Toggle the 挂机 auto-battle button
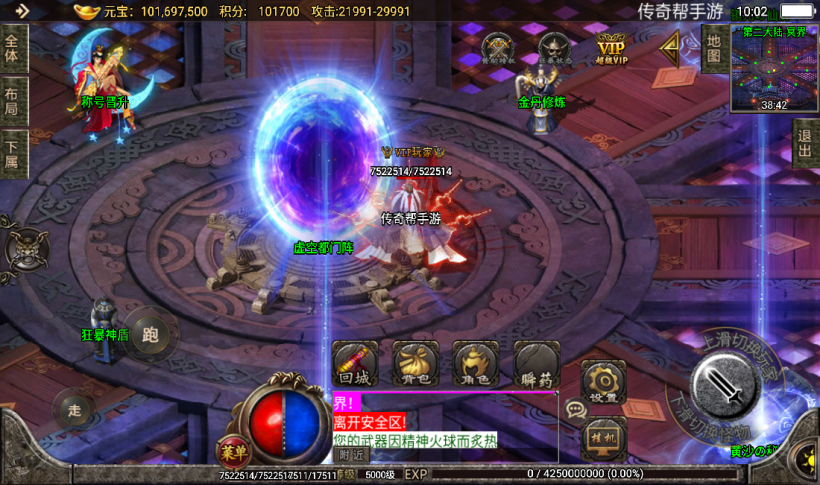The width and height of the screenshot is (820, 485). pyautogui.click(x=603, y=437)
